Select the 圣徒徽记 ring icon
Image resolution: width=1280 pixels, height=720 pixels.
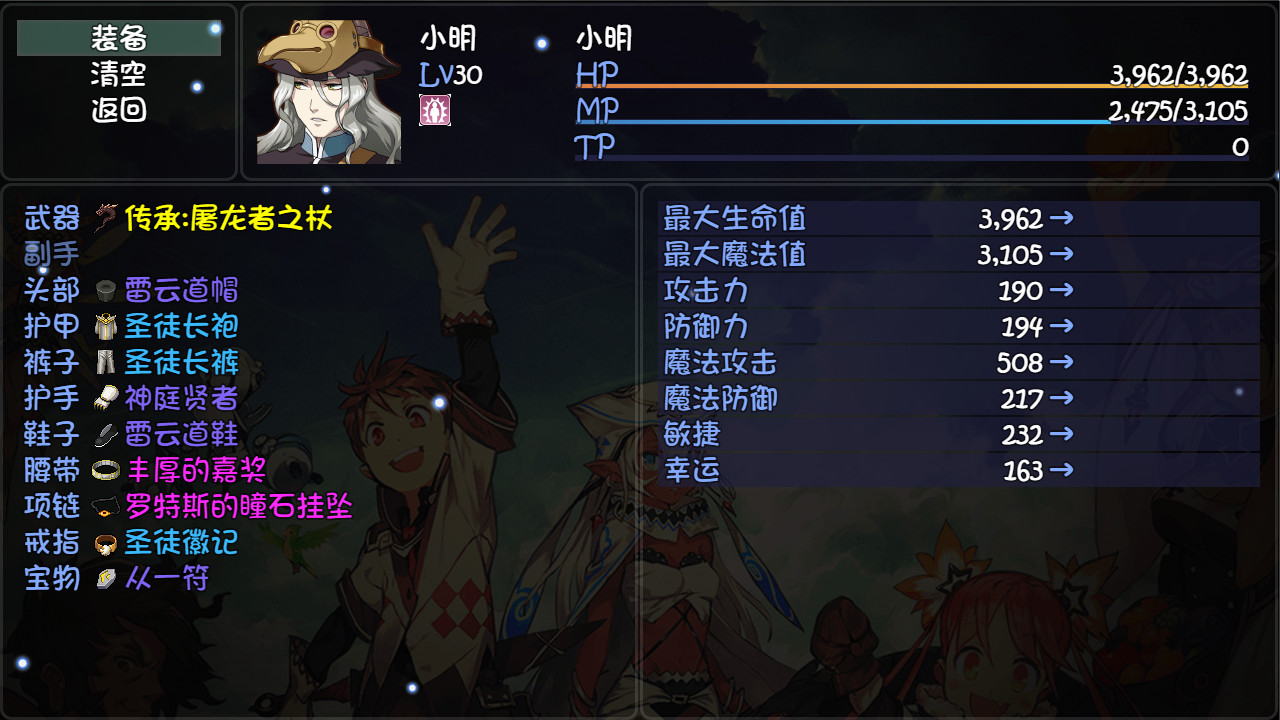point(107,543)
